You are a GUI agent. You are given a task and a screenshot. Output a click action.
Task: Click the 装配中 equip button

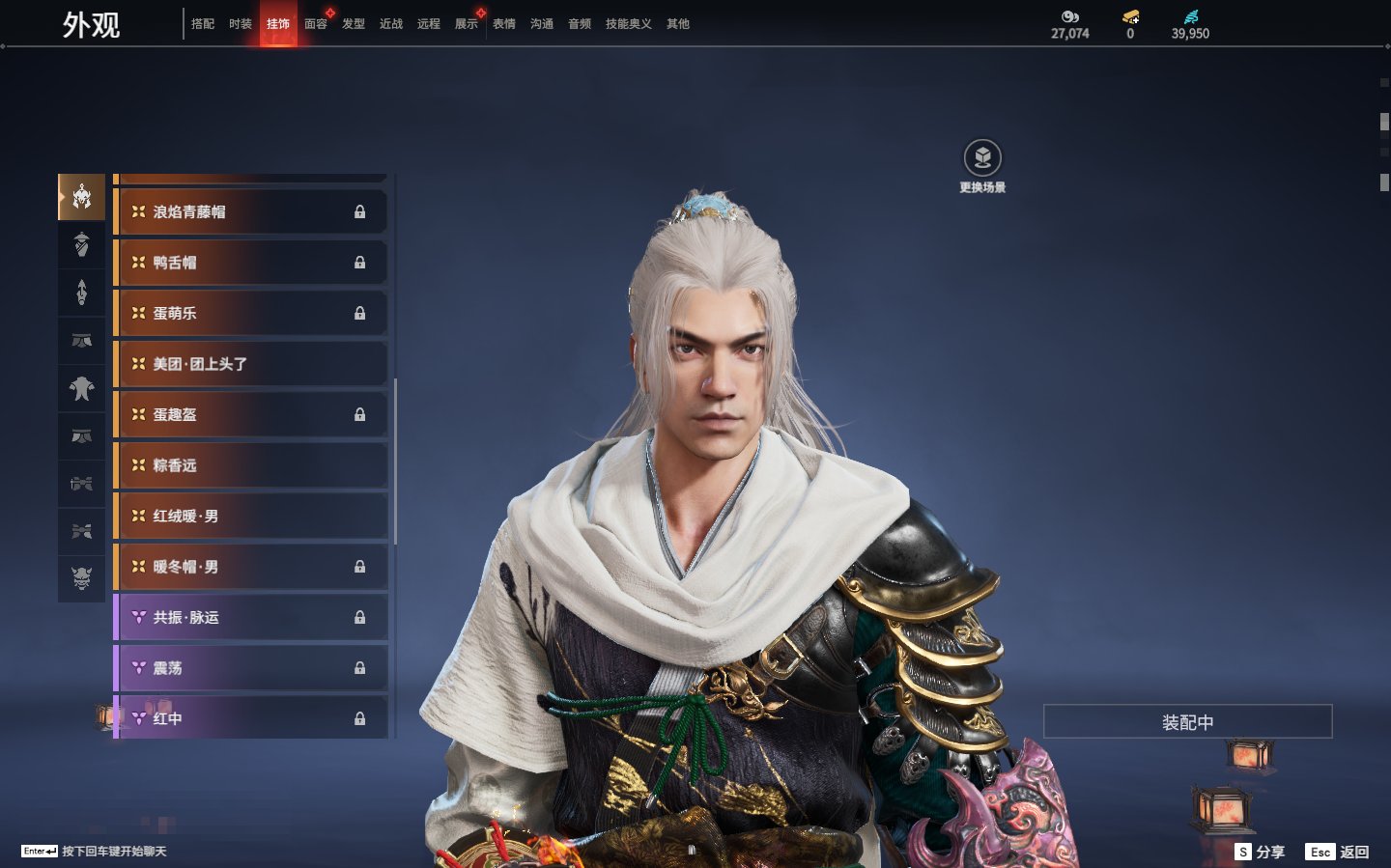point(1187,722)
